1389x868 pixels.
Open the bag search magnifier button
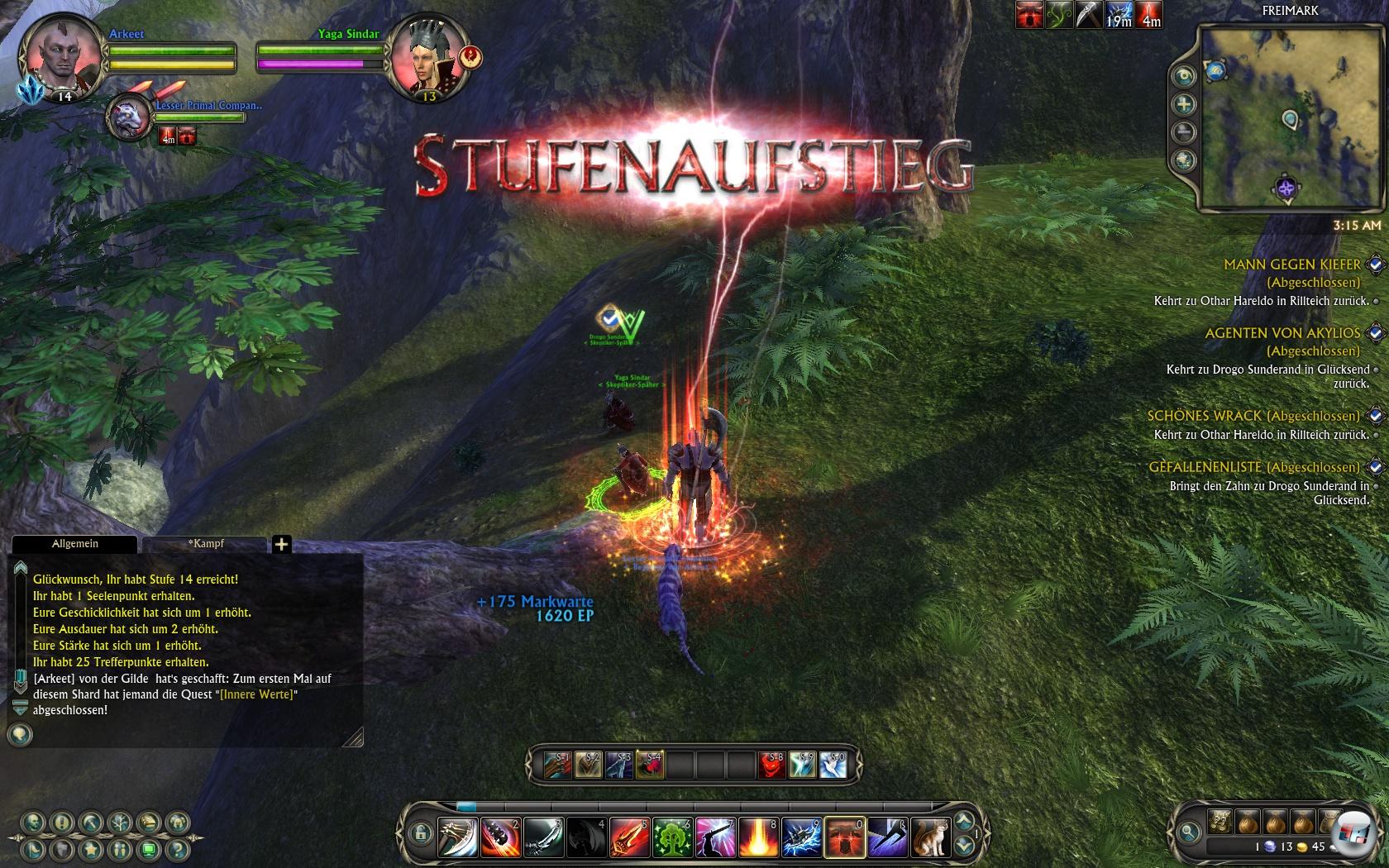[x=1189, y=832]
